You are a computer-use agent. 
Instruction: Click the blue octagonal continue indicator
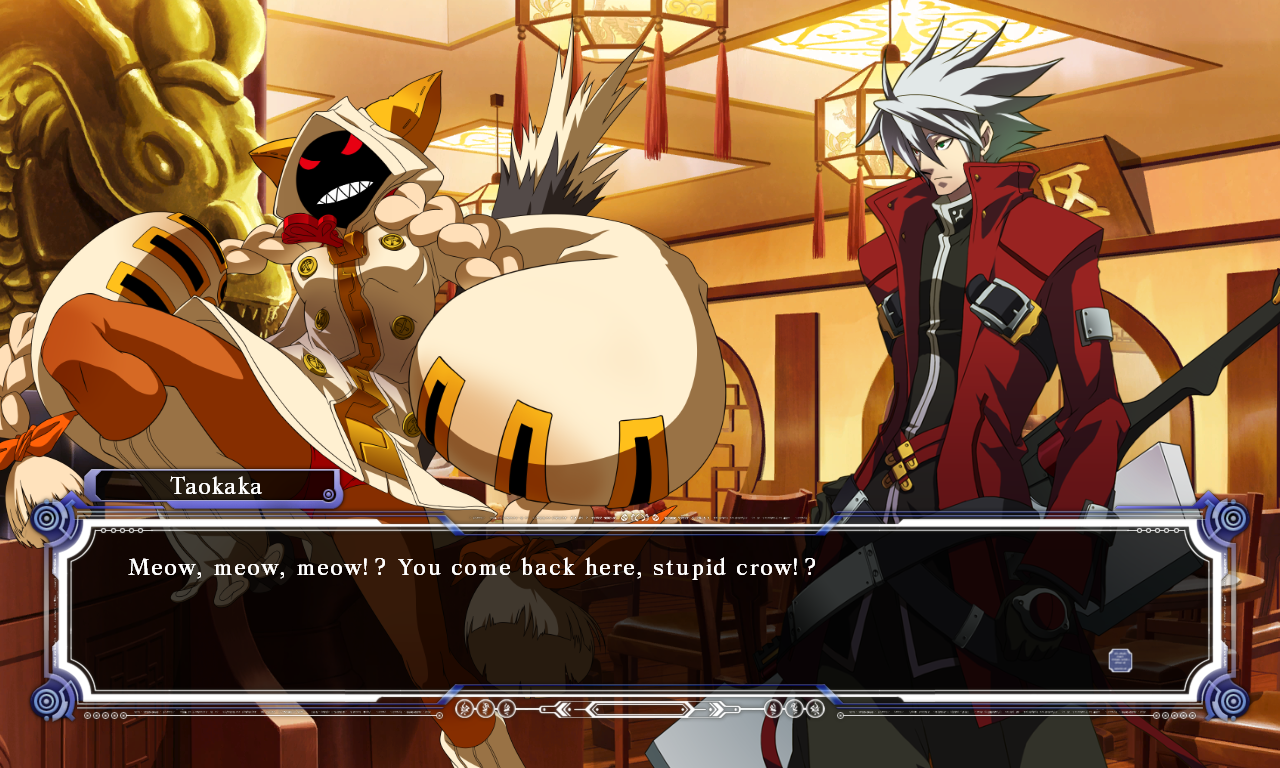coord(1120,660)
